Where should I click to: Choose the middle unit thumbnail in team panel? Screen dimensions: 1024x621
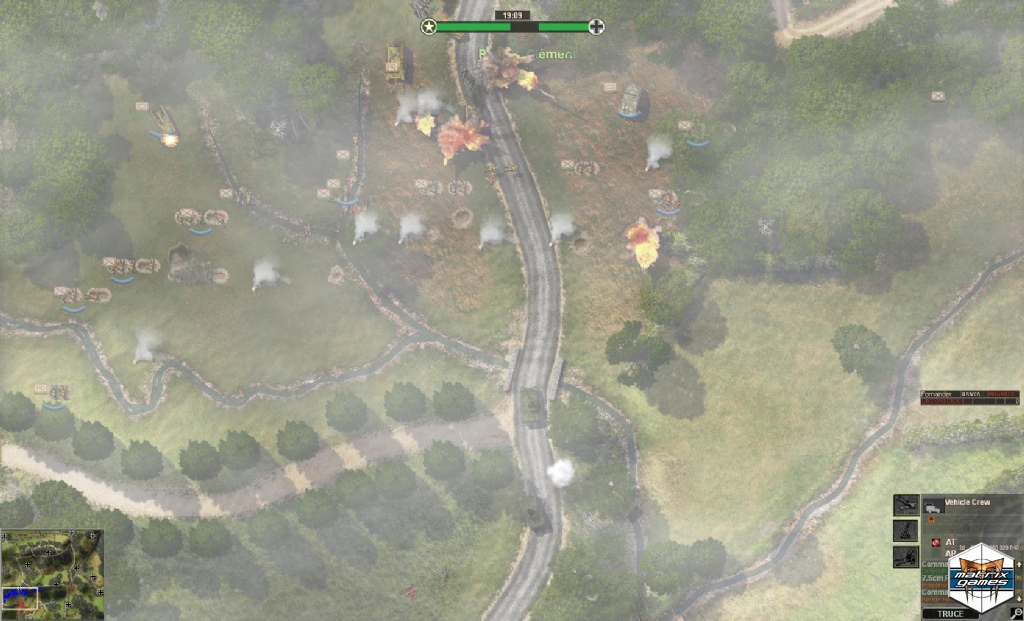pyautogui.click(x=906, y=531)
